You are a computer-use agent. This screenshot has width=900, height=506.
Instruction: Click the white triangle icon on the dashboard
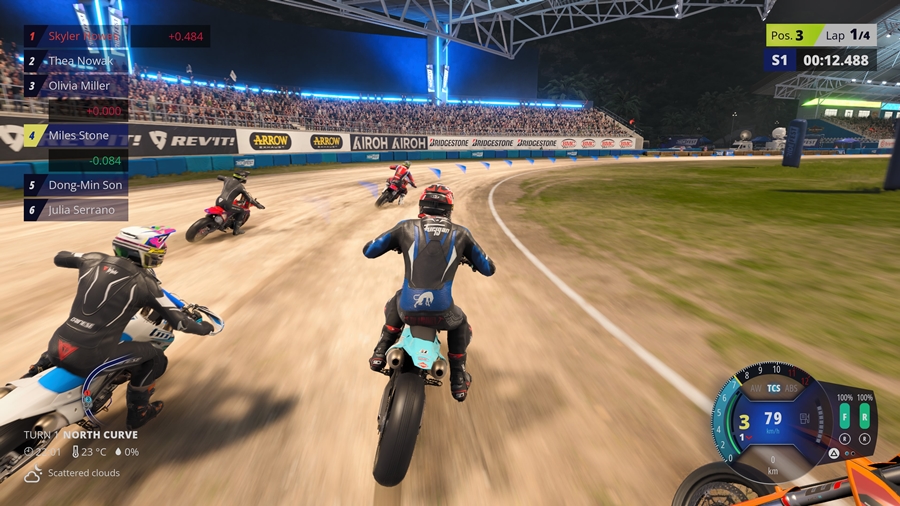833,453
